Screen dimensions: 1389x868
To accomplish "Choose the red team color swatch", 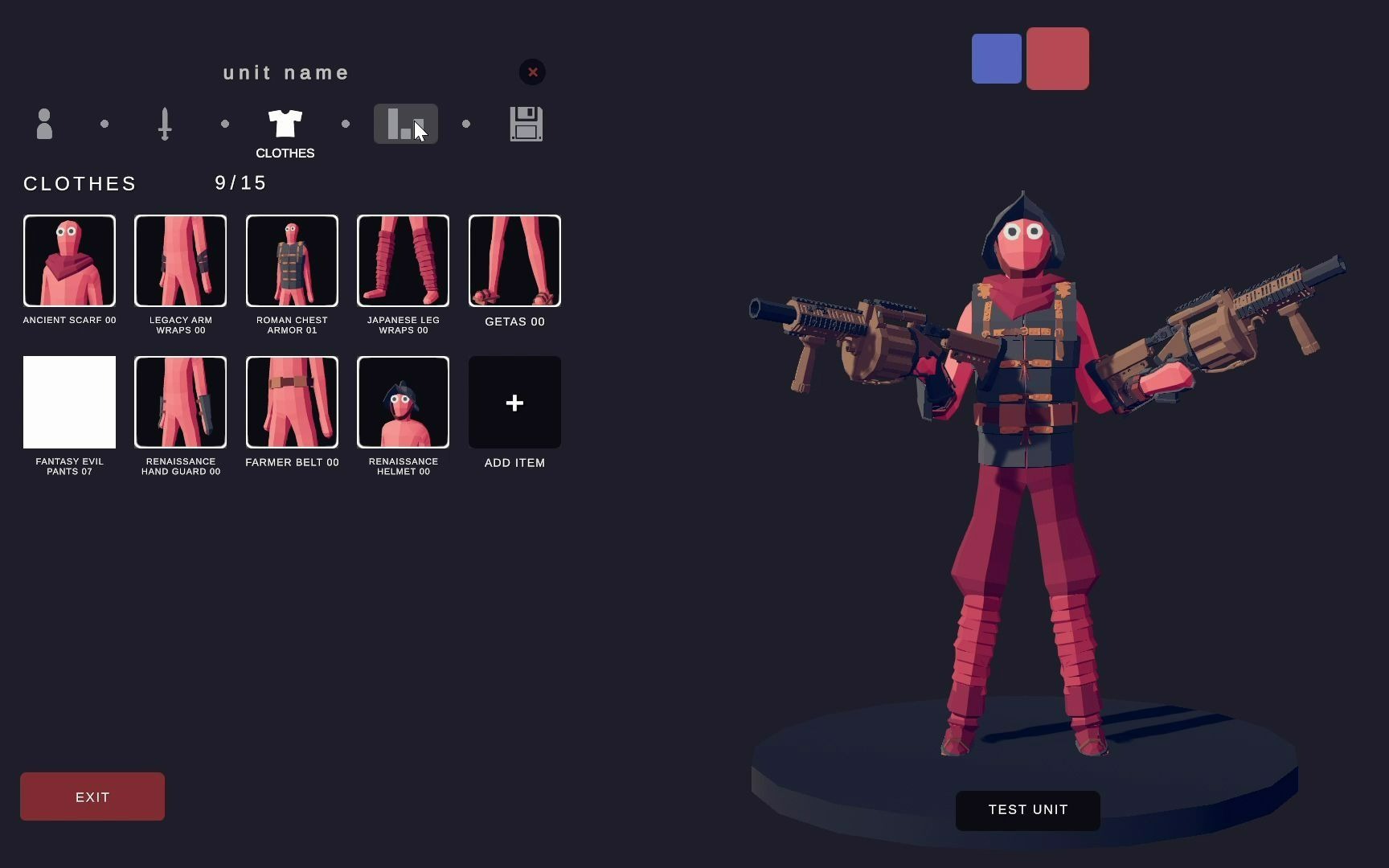I will tap(1057, 59).
